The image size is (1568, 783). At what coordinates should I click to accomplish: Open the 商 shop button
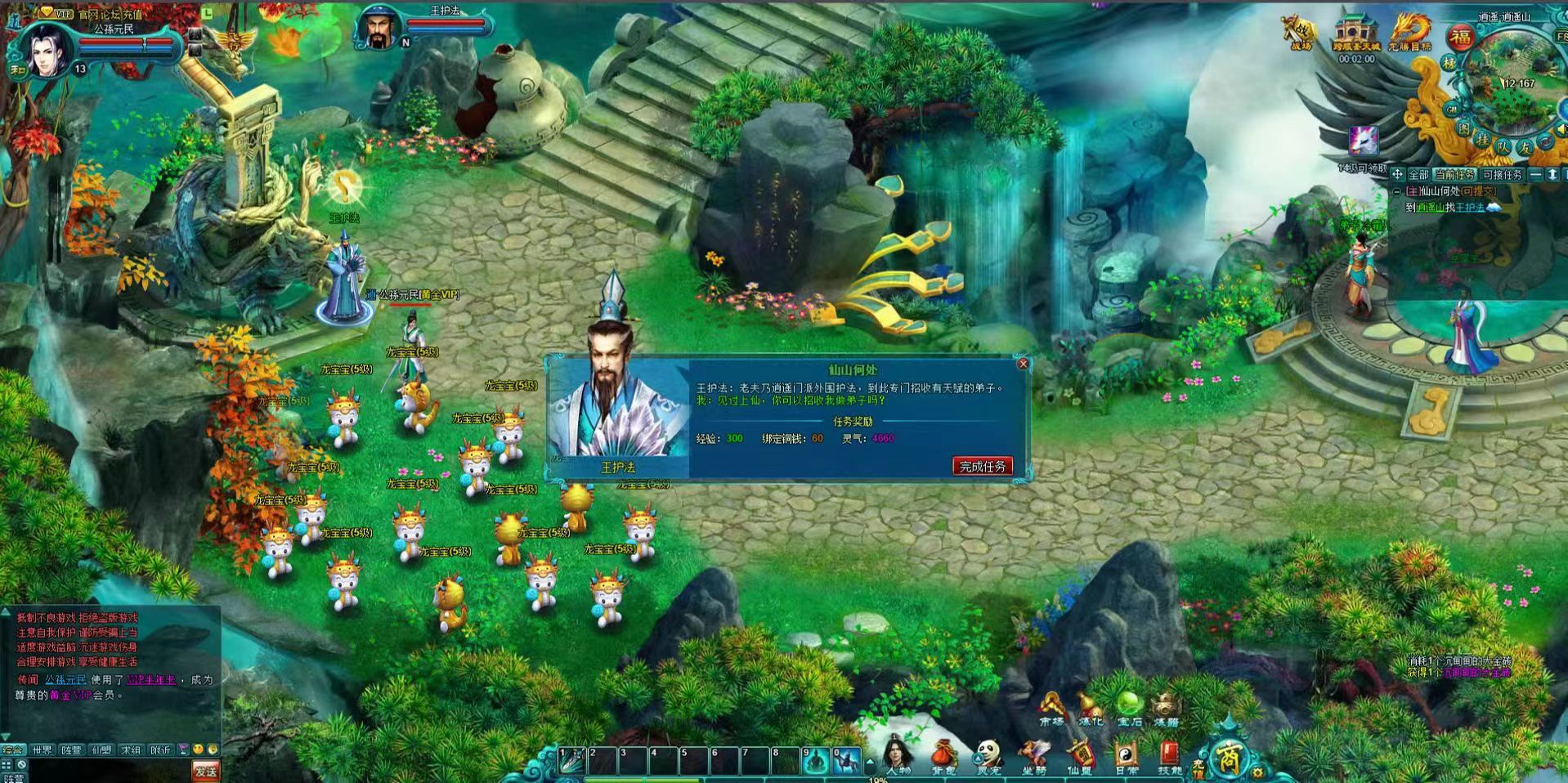click(1227, 758)
